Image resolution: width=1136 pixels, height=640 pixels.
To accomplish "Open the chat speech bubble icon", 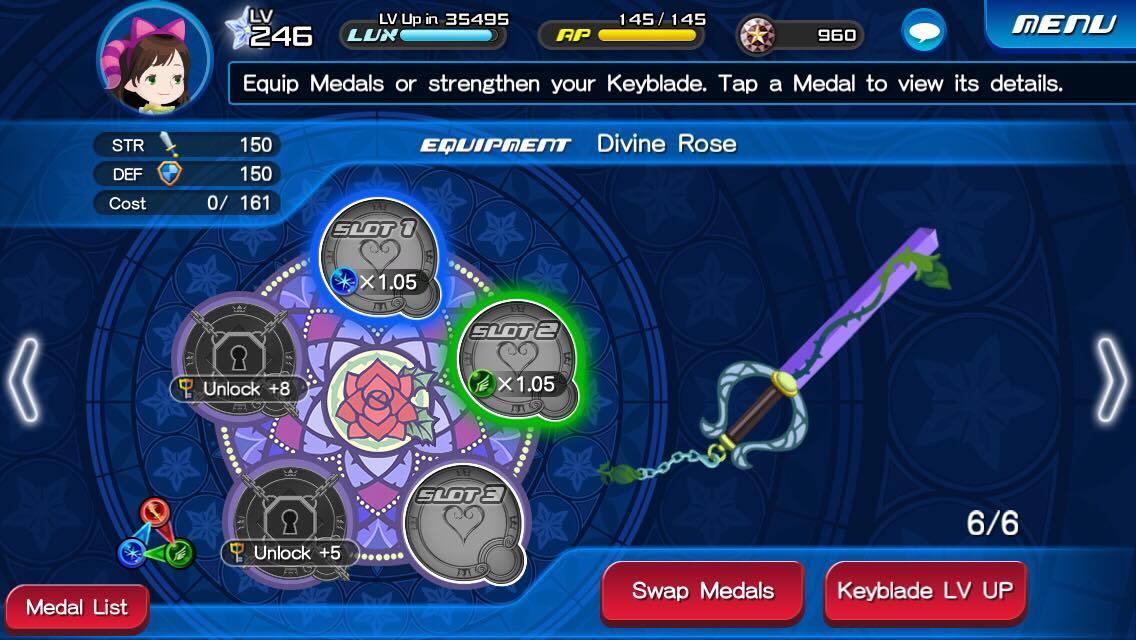I will pos(923,32).
